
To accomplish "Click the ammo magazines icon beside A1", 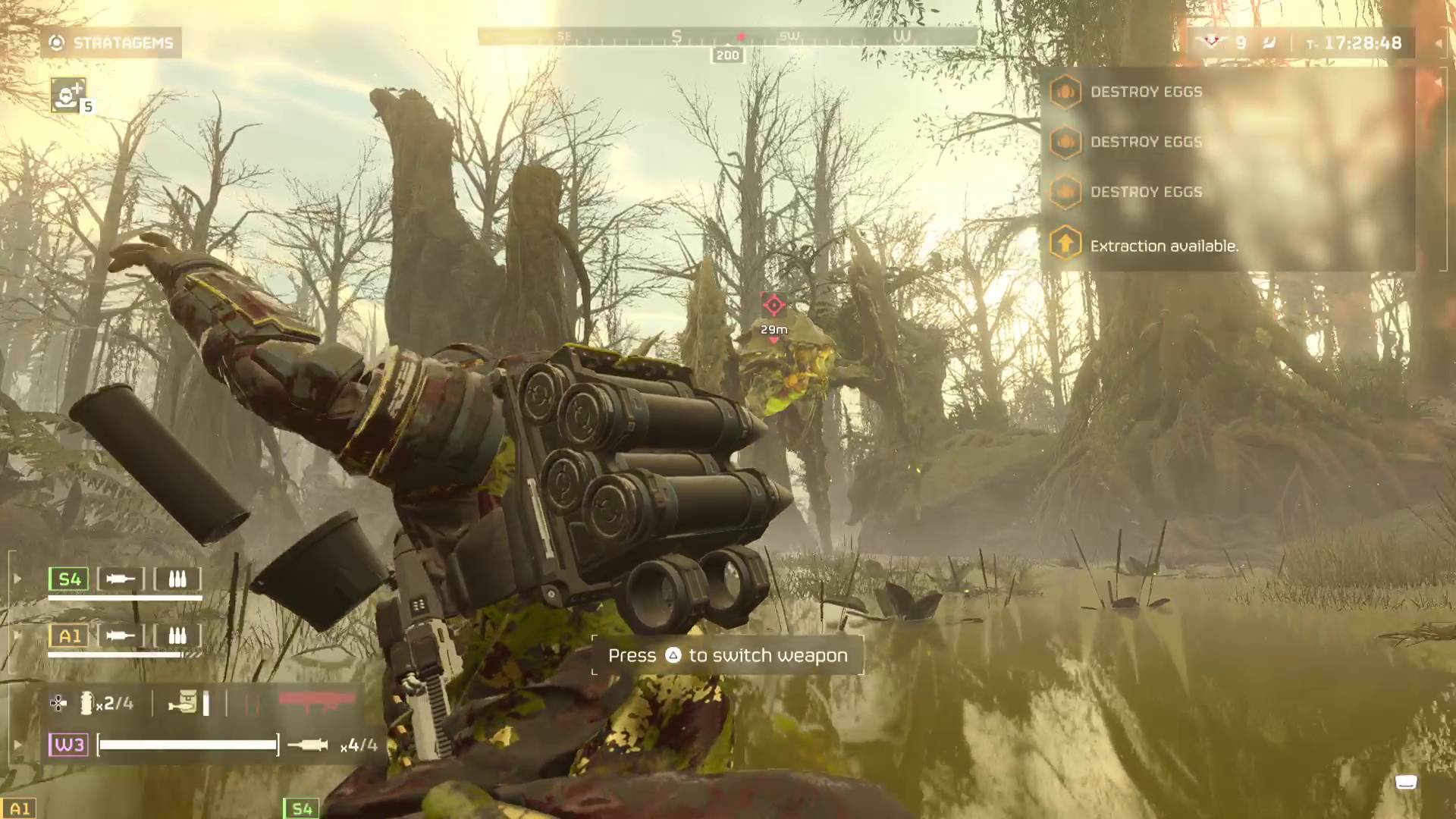I will [177, 635].
